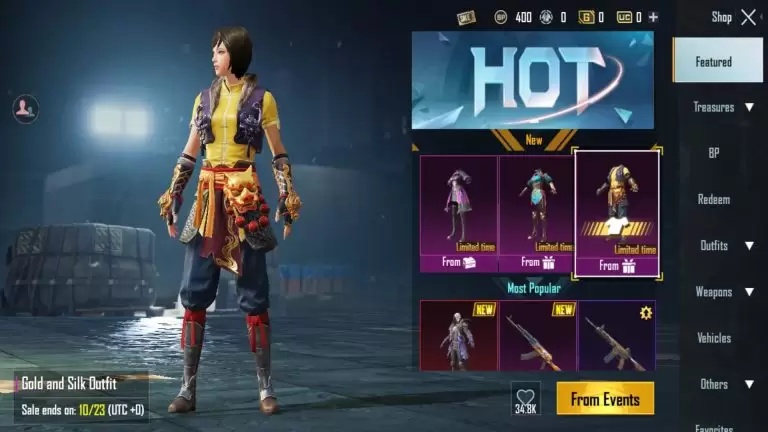The width and height of the screenshot is (768, 432).
Task: Expand the Others category
Action: 723,384
